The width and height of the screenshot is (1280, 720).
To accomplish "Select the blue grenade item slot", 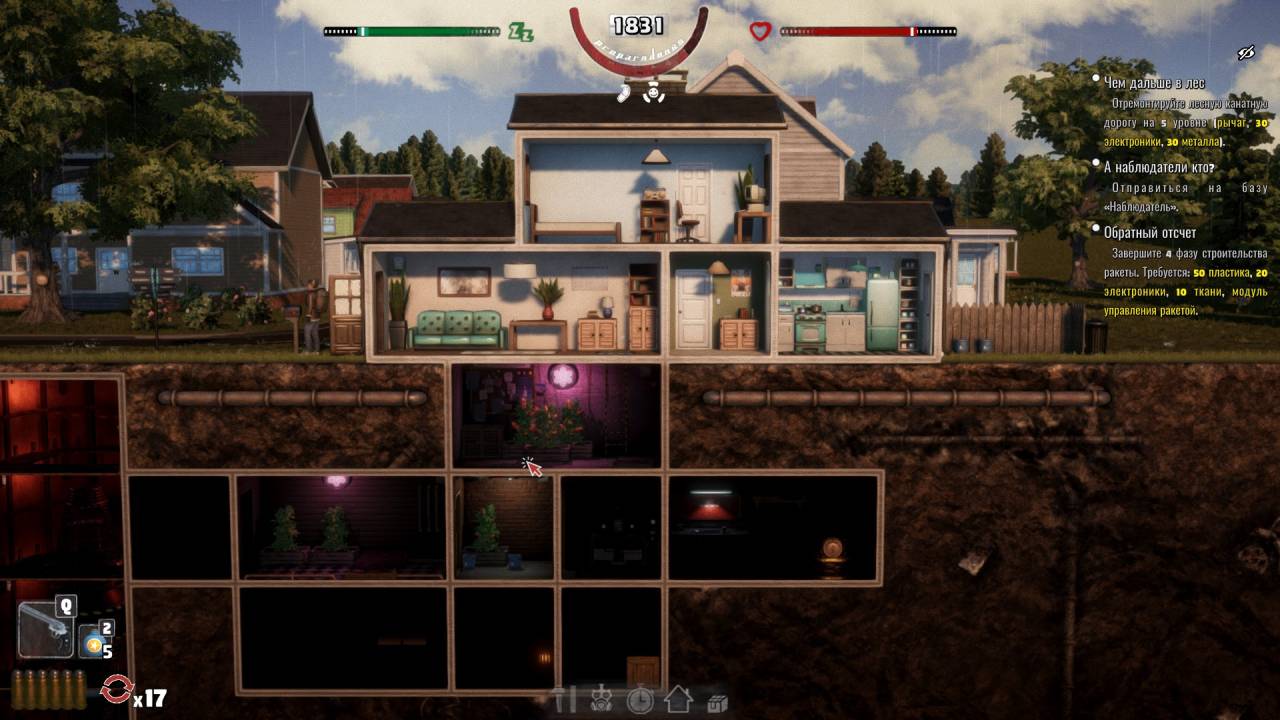I will pos(94,642).
